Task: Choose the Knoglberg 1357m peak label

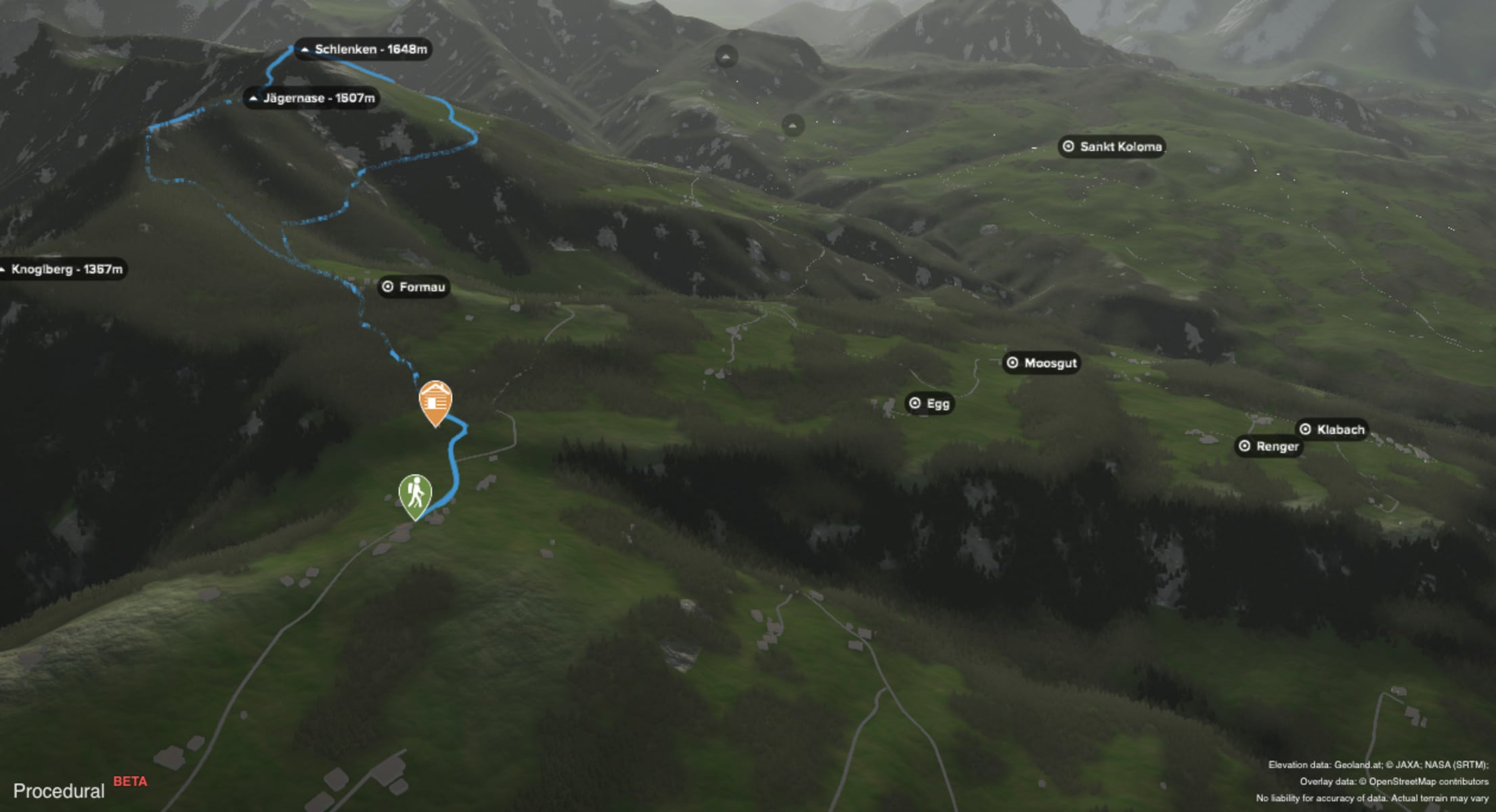Action: coord(62,269)
